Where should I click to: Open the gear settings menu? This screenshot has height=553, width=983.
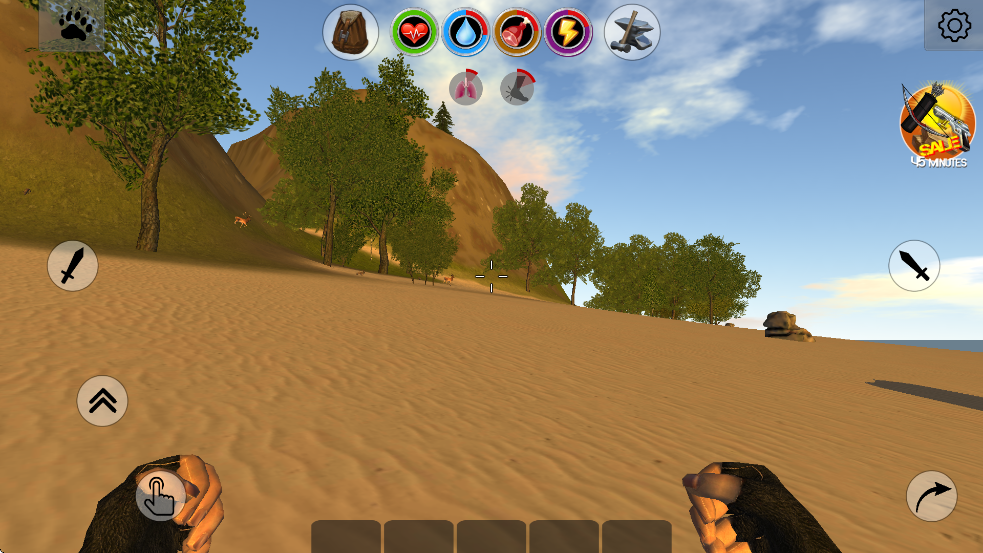[954, 25]
